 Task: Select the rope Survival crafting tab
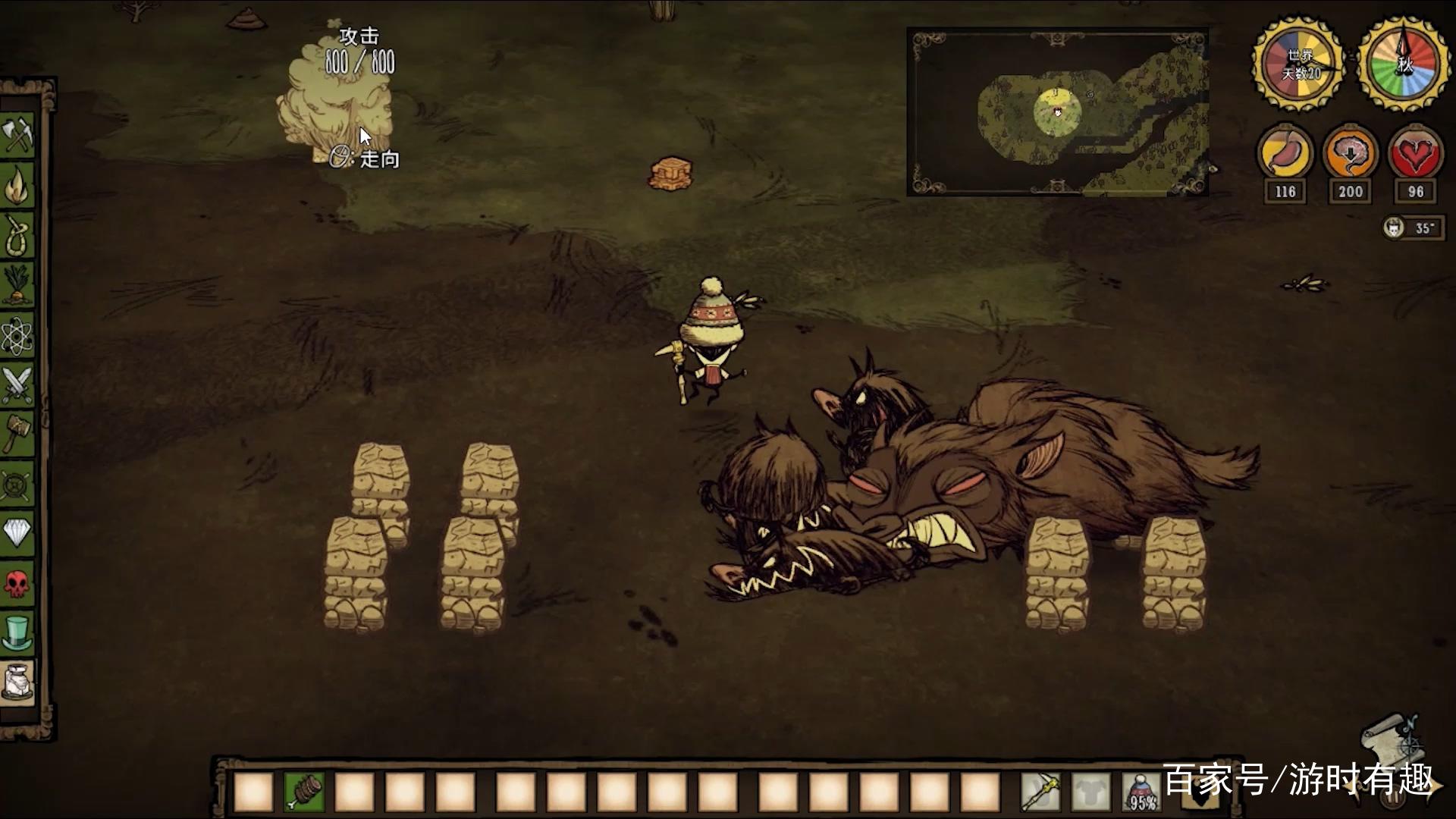click(17, 234)
